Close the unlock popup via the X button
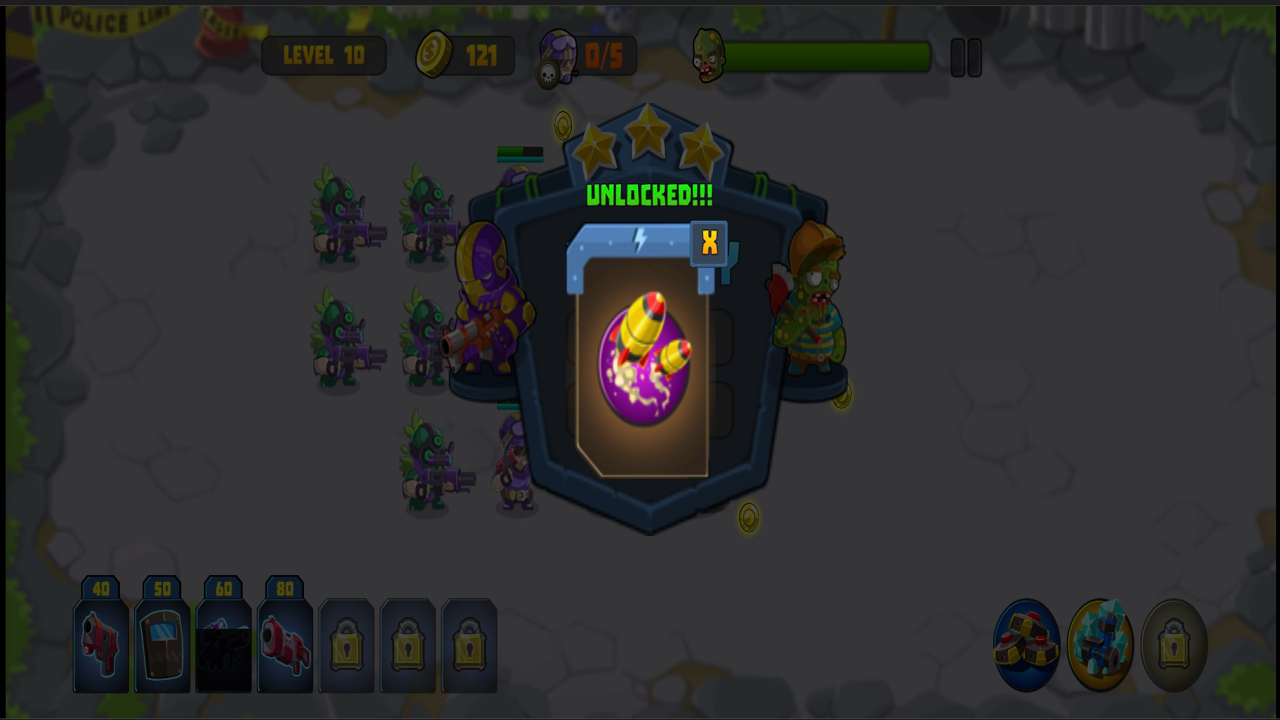 pyautogui.click(x=709, y=242)
